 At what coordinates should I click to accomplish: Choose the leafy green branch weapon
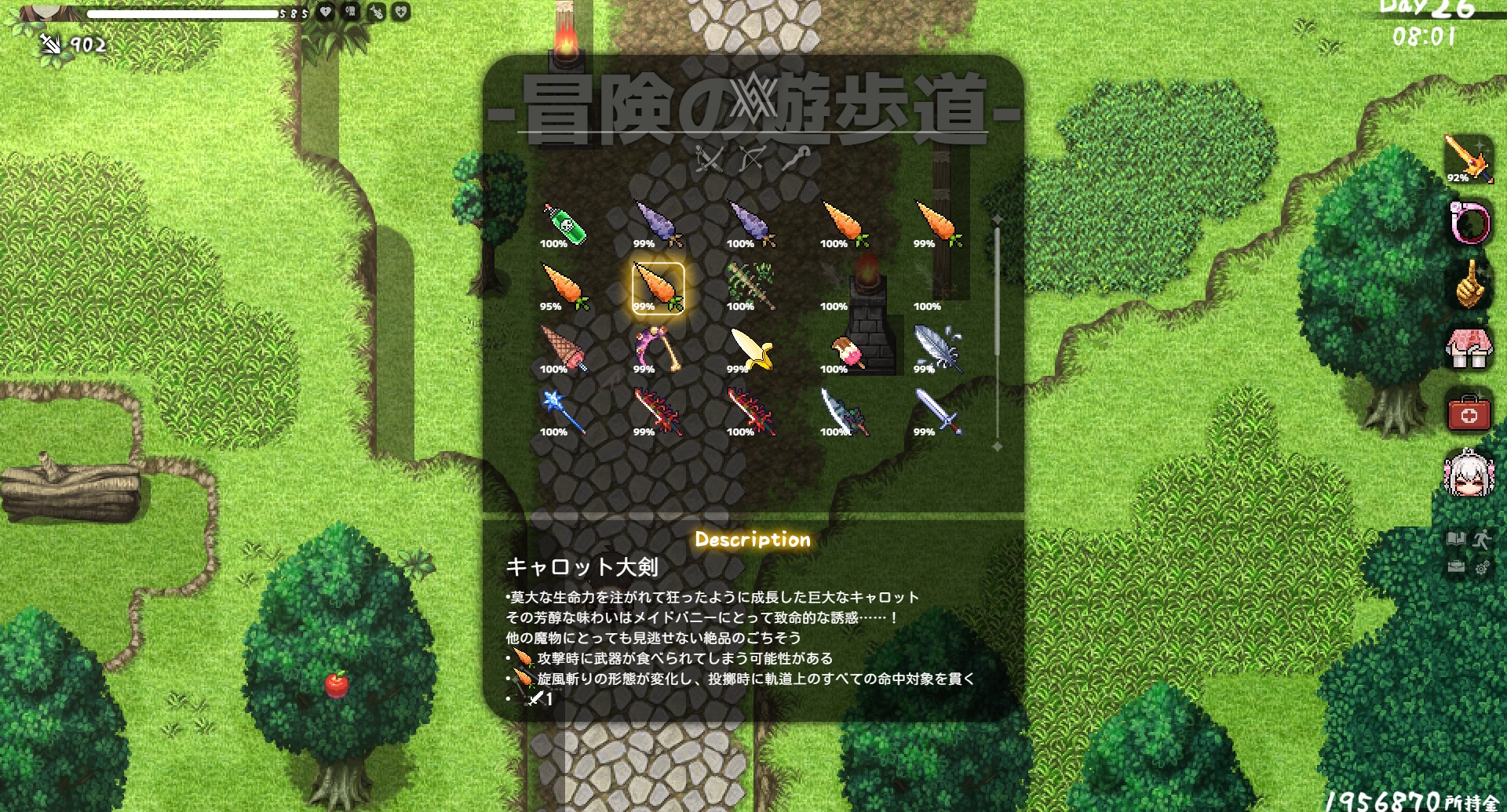pyautogui.click(x=752, y=288)
